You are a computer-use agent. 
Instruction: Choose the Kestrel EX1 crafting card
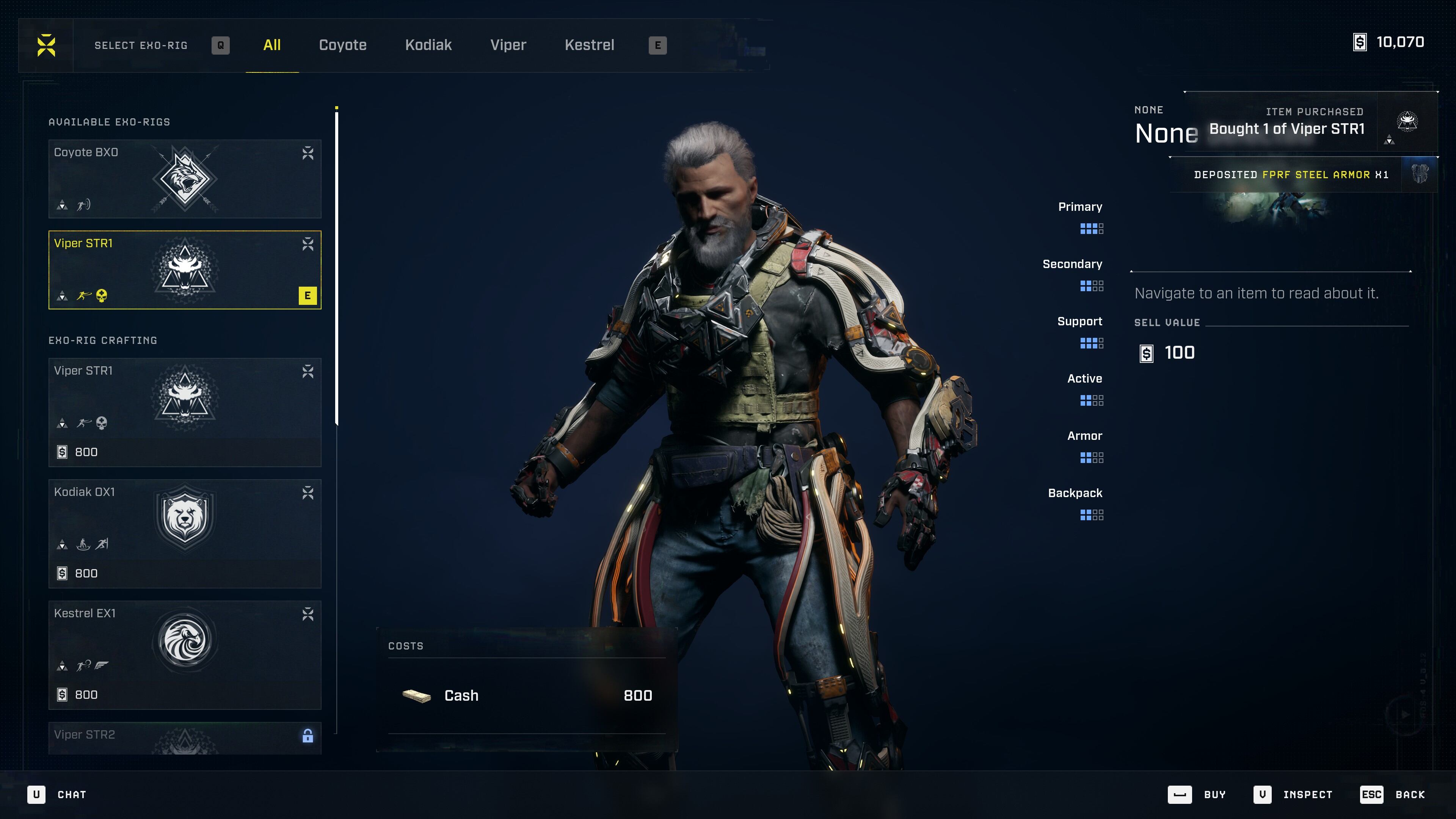tap(185, 654)
